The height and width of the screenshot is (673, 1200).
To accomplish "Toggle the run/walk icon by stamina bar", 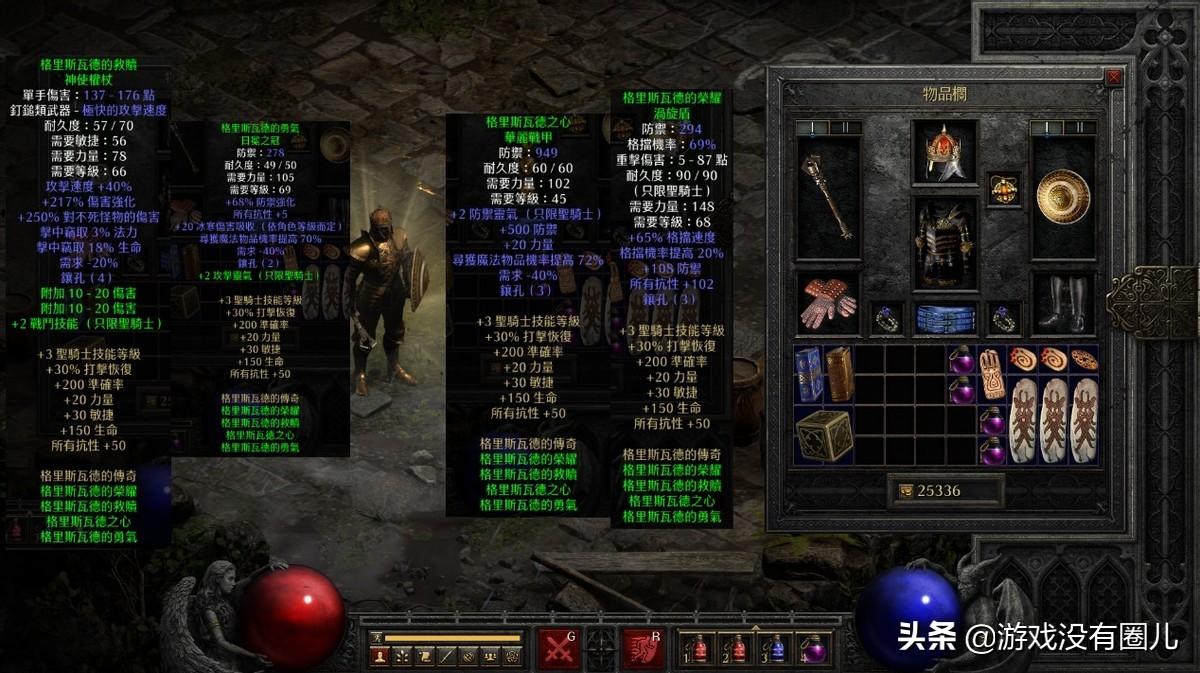I will (377, 637).
